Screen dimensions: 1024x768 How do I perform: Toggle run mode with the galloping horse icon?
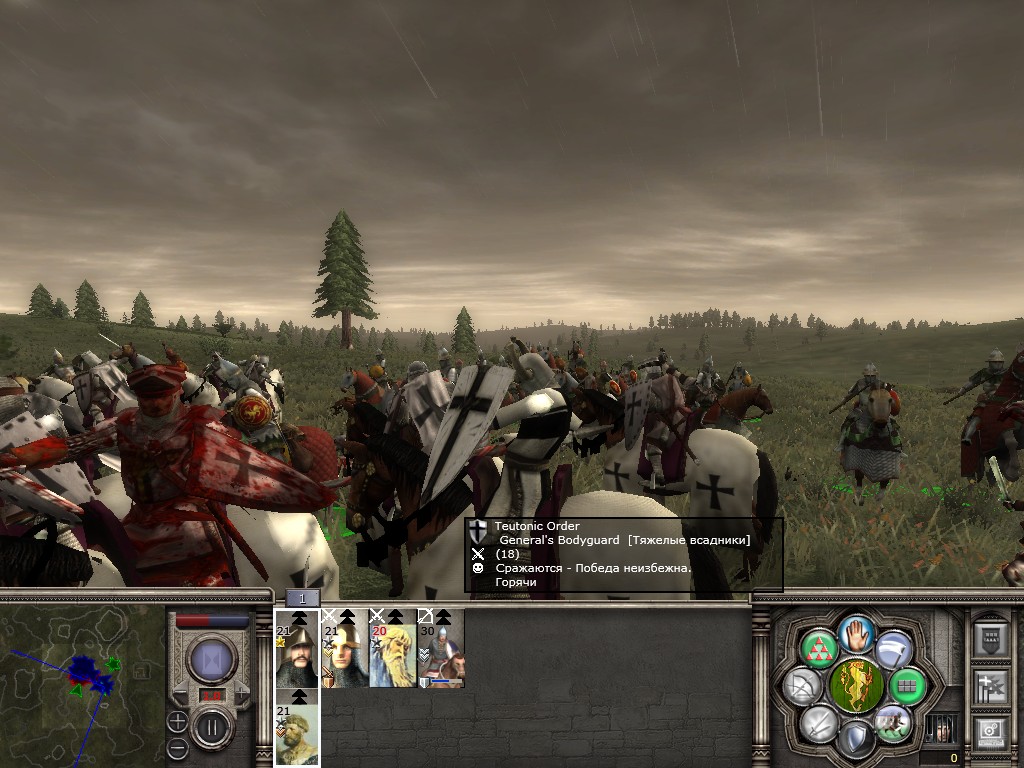892,723
